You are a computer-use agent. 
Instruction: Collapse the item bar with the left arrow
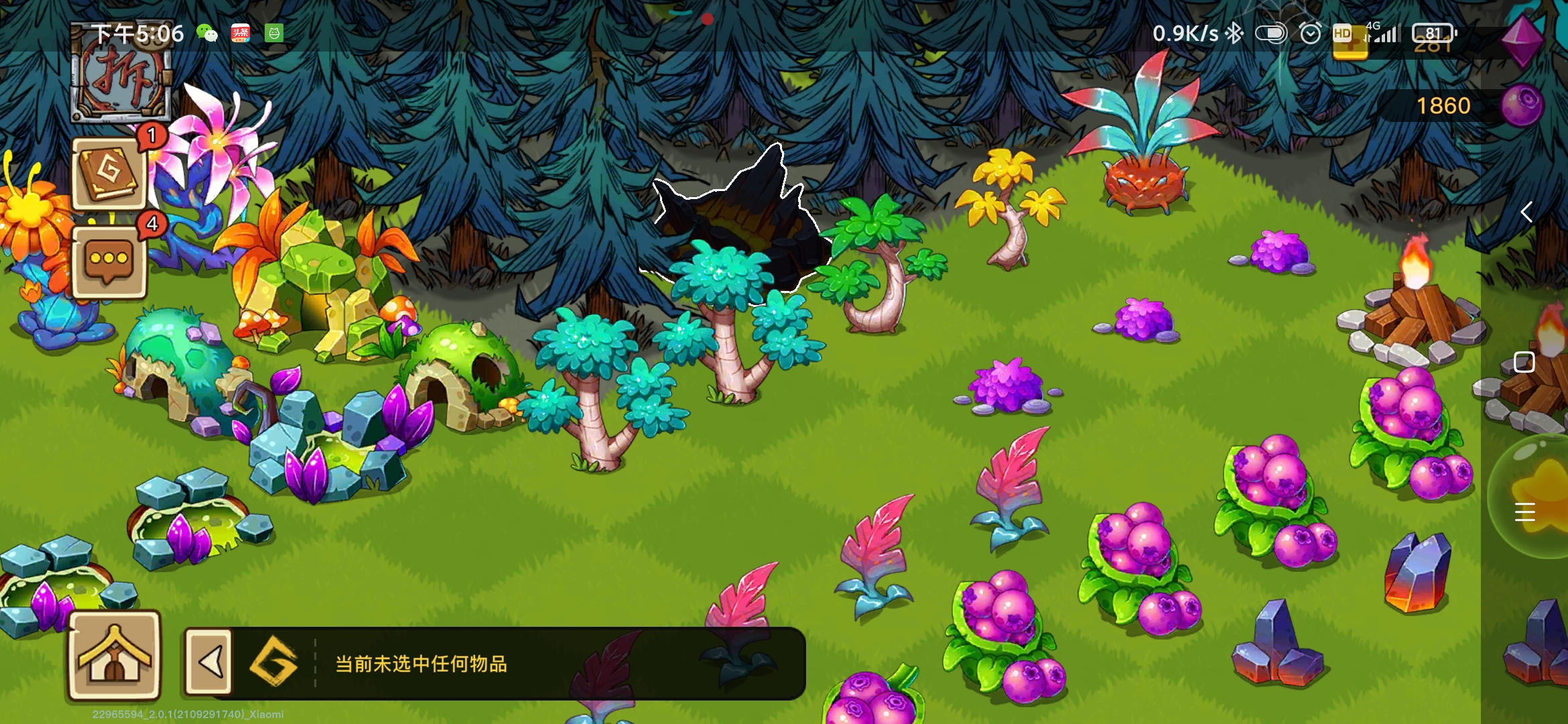[209, 662]
